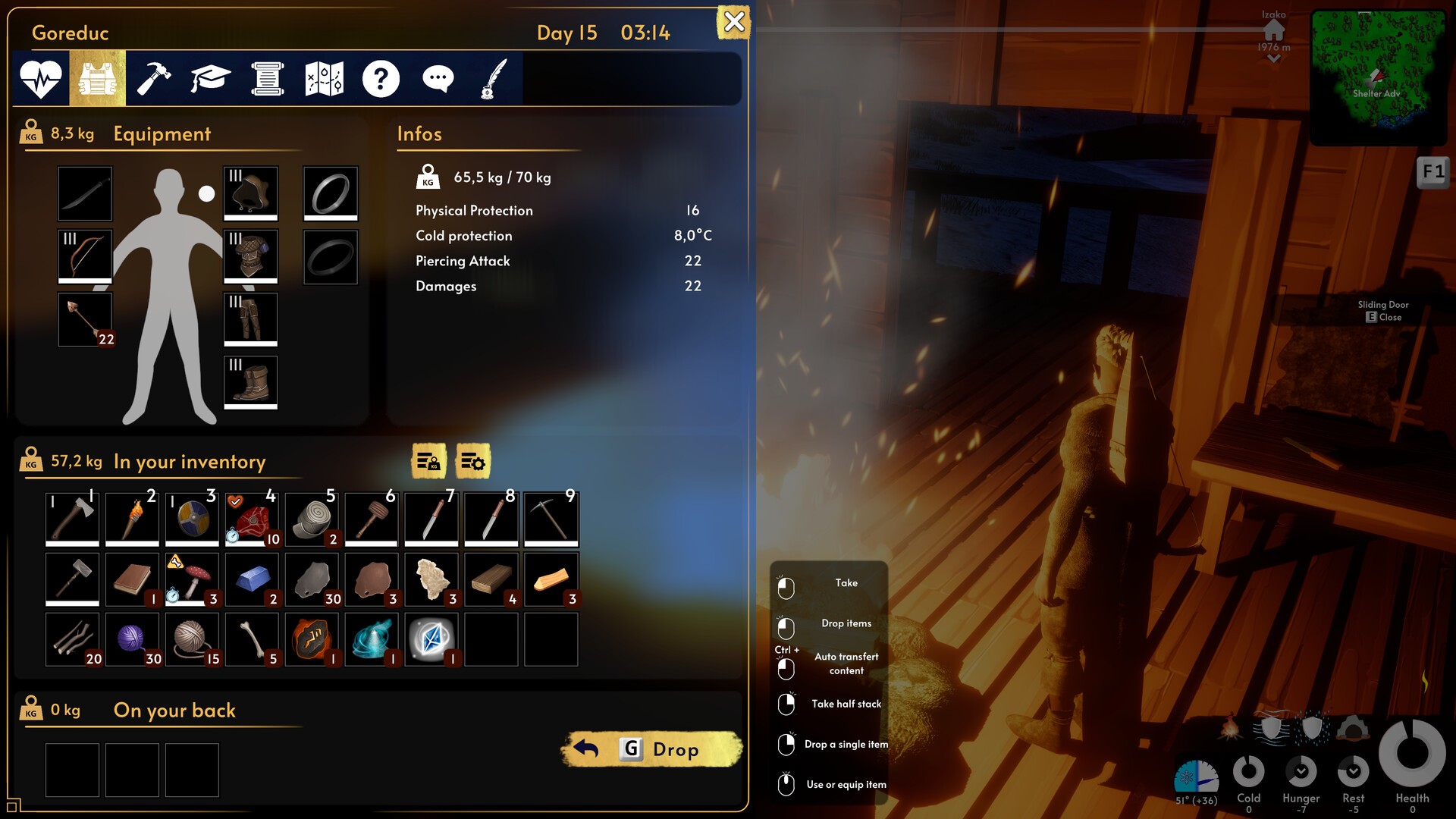This screenshot has height=819, width=1456.
Task: Open the quill and ink tab
Action: click(x=494, y=78)
